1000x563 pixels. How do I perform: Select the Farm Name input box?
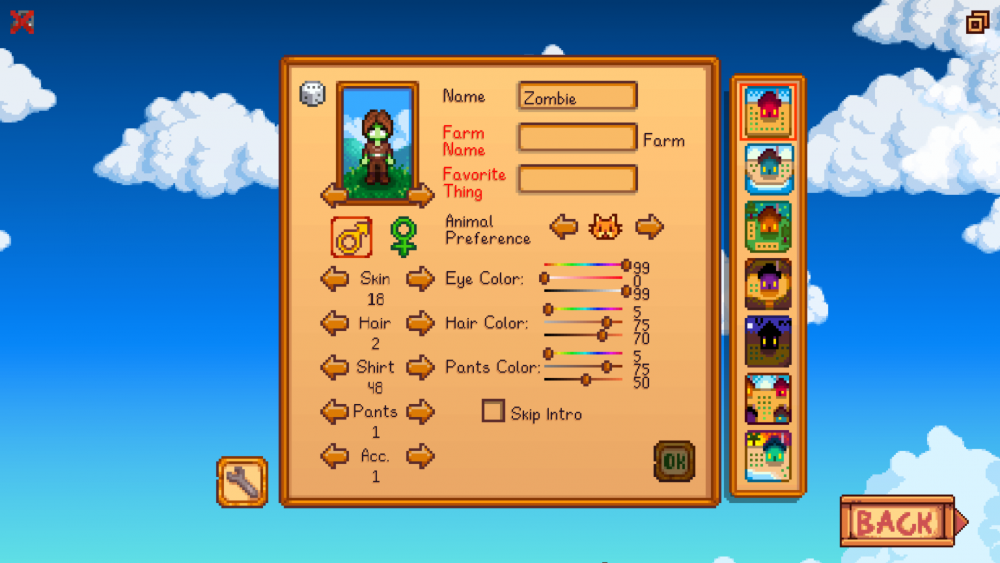click(577, 138)
